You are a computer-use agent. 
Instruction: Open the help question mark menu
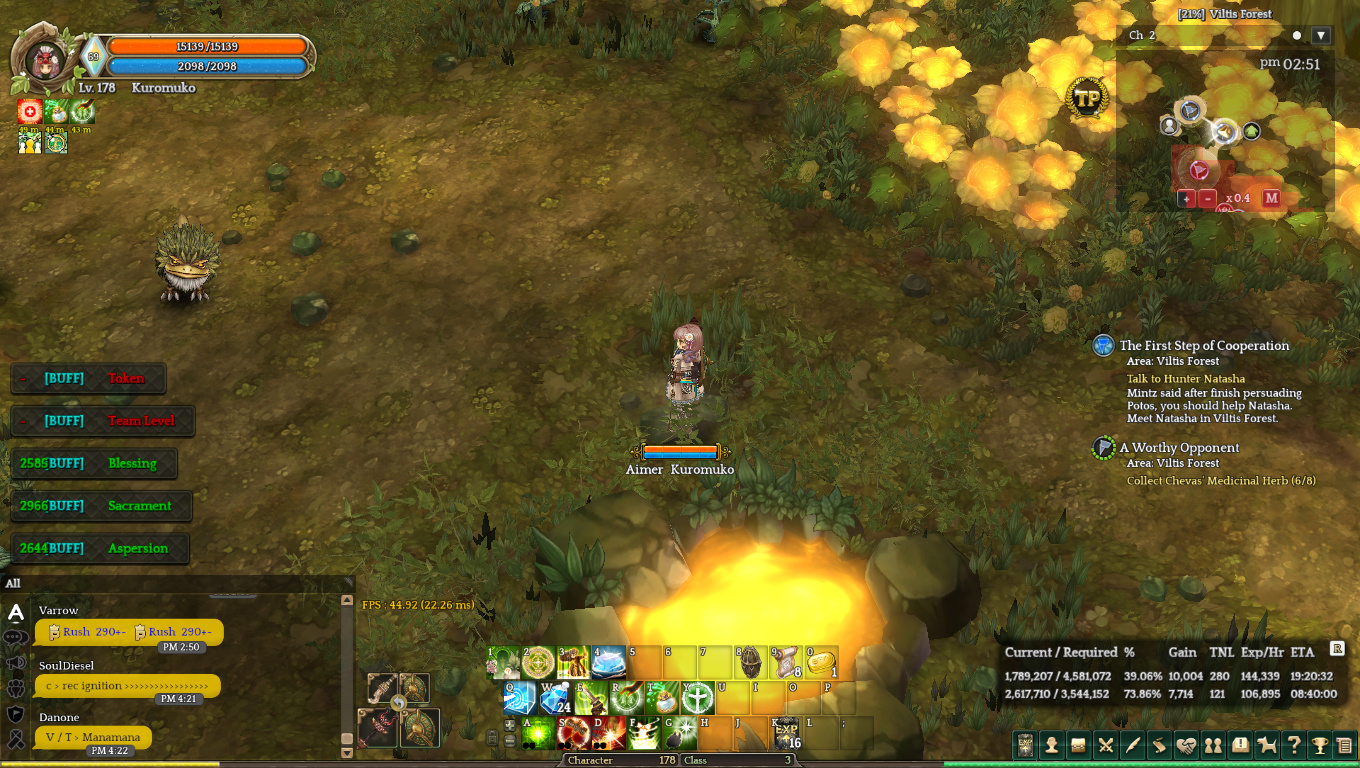click(x=1294, y=745)
